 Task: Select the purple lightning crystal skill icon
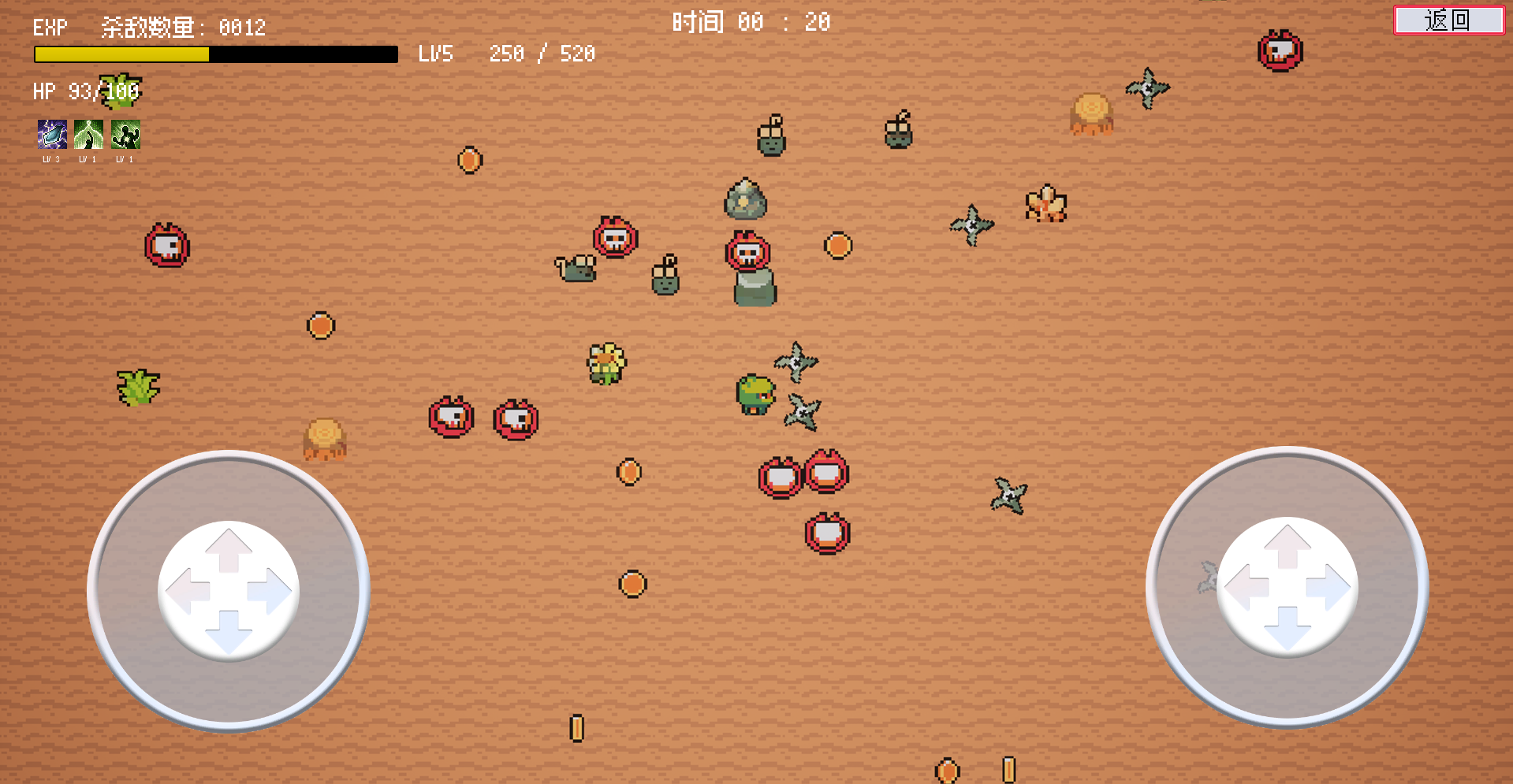tap(52, 135)
